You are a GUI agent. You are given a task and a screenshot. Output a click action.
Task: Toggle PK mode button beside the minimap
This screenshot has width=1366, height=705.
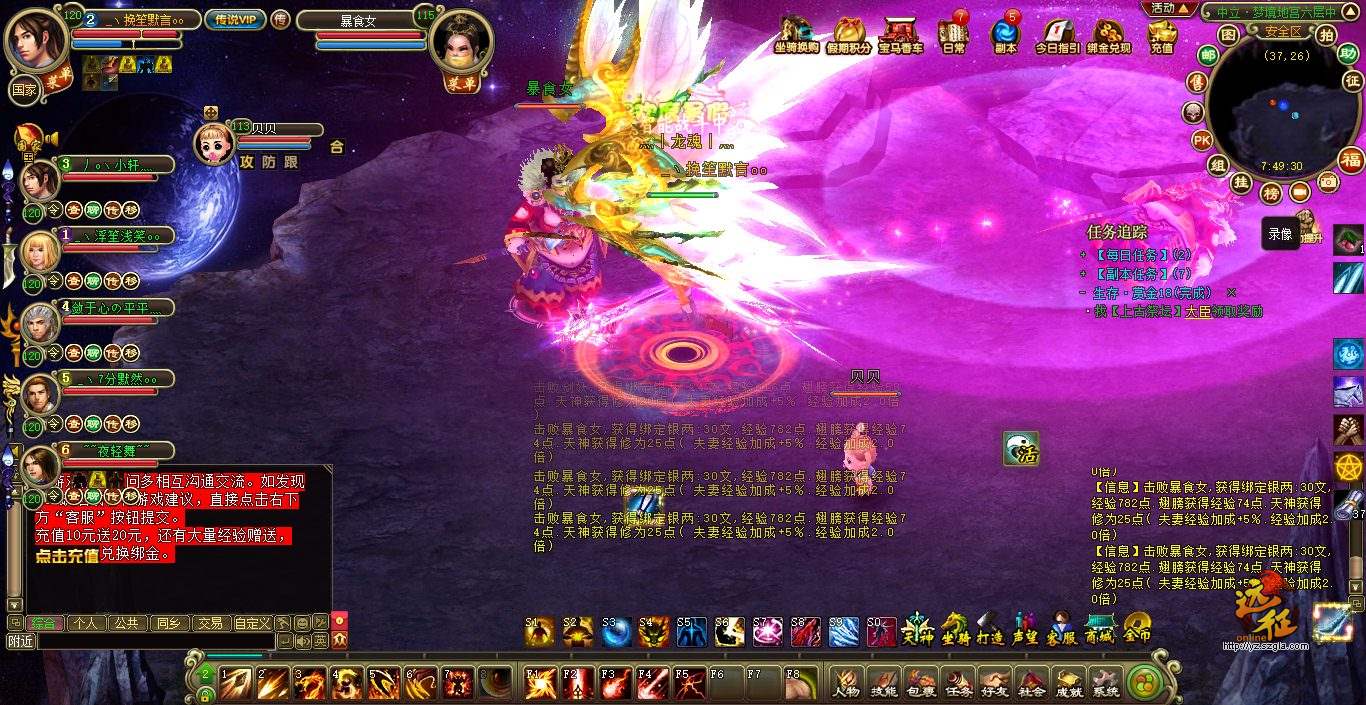[1203, 139]
